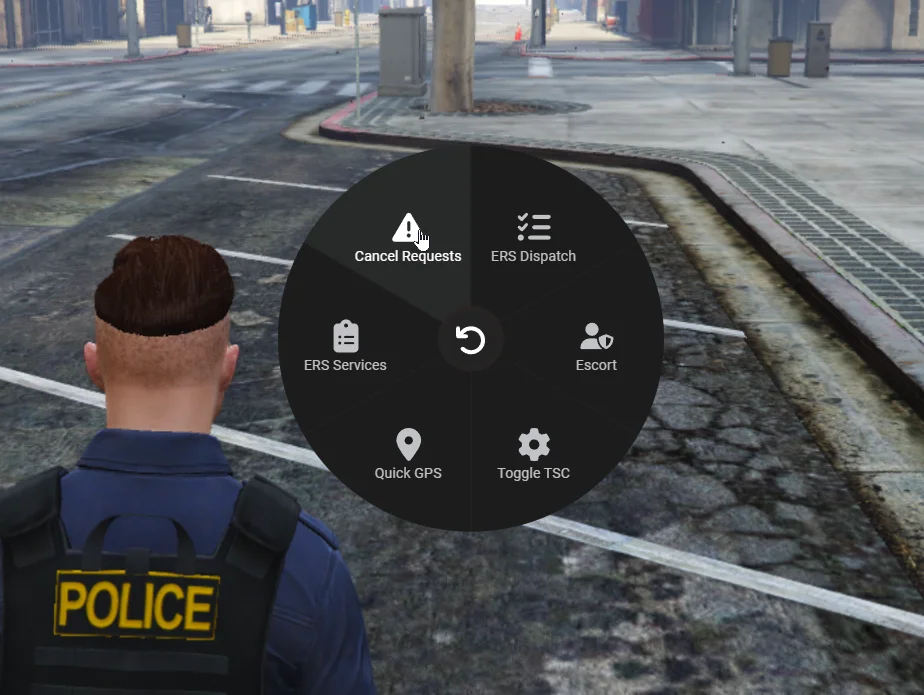Open the ERS Dispatch option
Viewport: 924px width, 695px height.
(x=533, y=238)
